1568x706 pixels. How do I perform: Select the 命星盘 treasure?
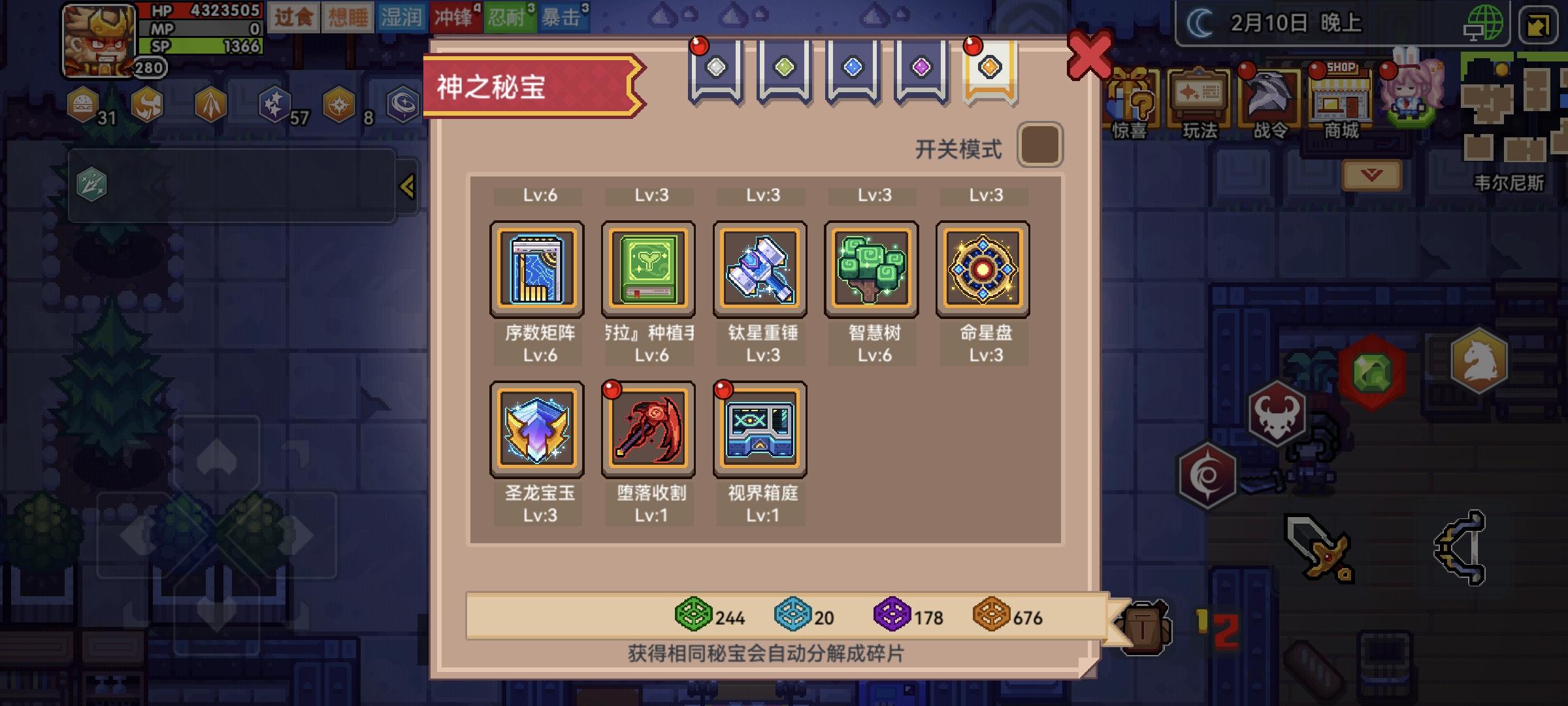[982, 269]
